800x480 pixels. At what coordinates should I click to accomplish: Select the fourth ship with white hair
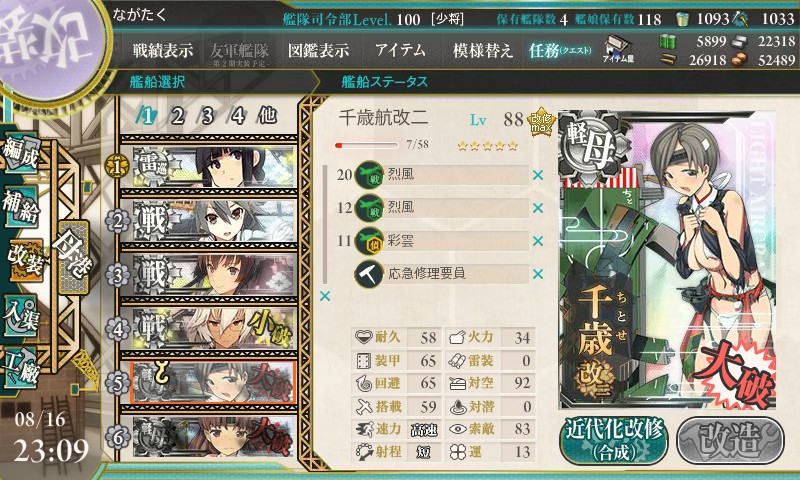pyautogui.click(x=210, y=327)
